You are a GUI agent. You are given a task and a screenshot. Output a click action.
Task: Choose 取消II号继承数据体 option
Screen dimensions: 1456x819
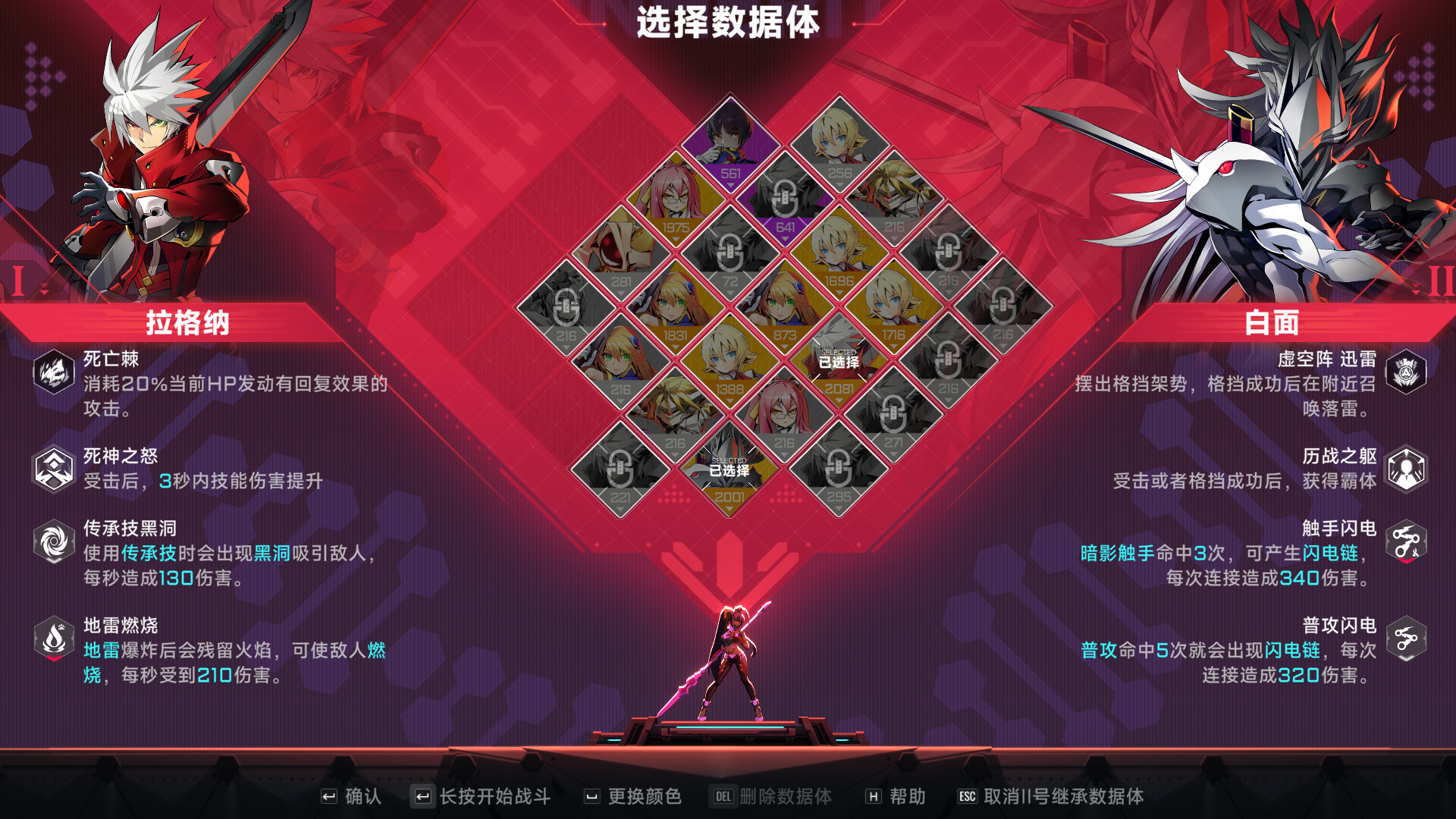(1060, 796)
